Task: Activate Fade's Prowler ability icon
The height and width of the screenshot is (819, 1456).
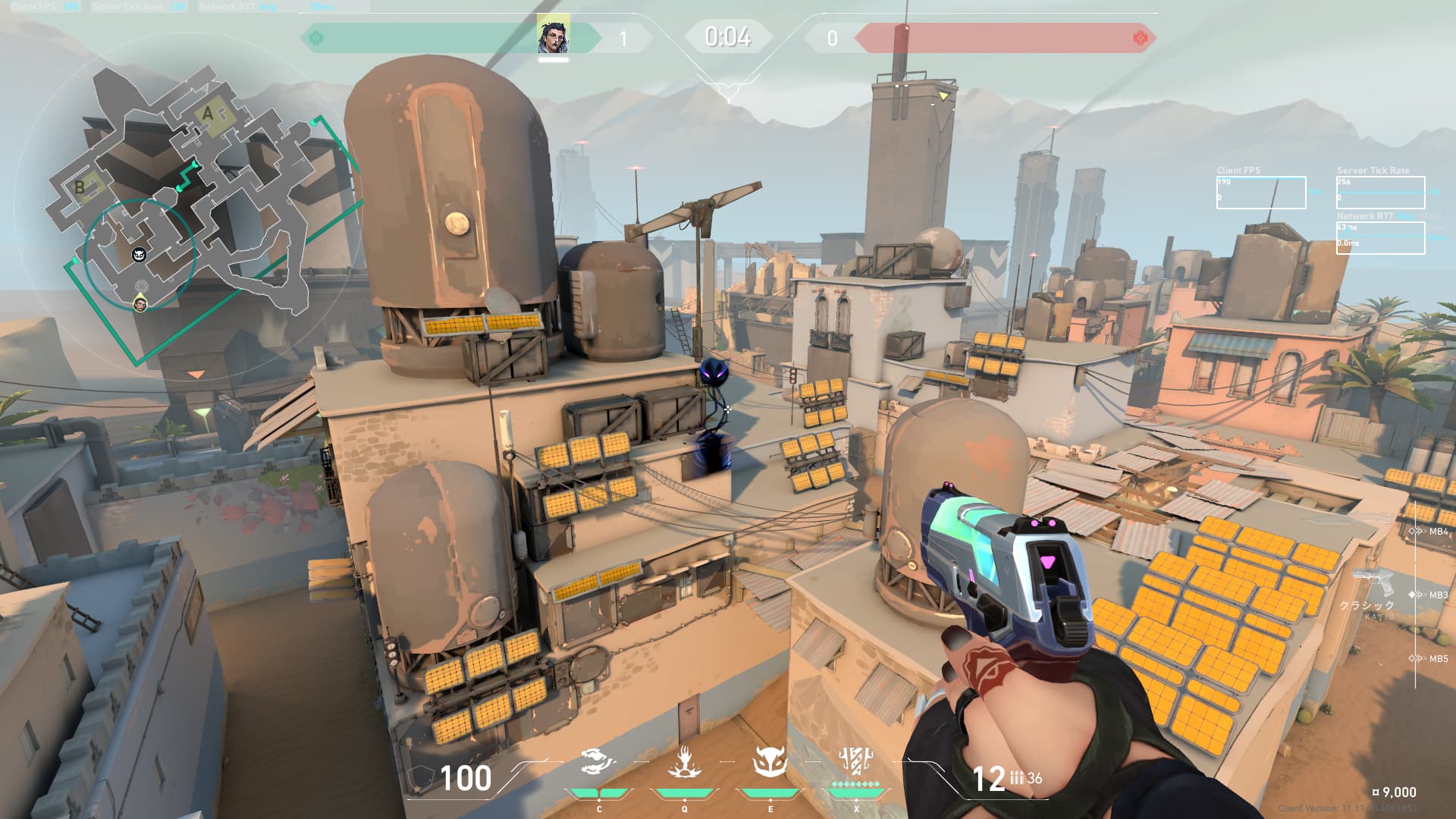Action: (598, 761)
